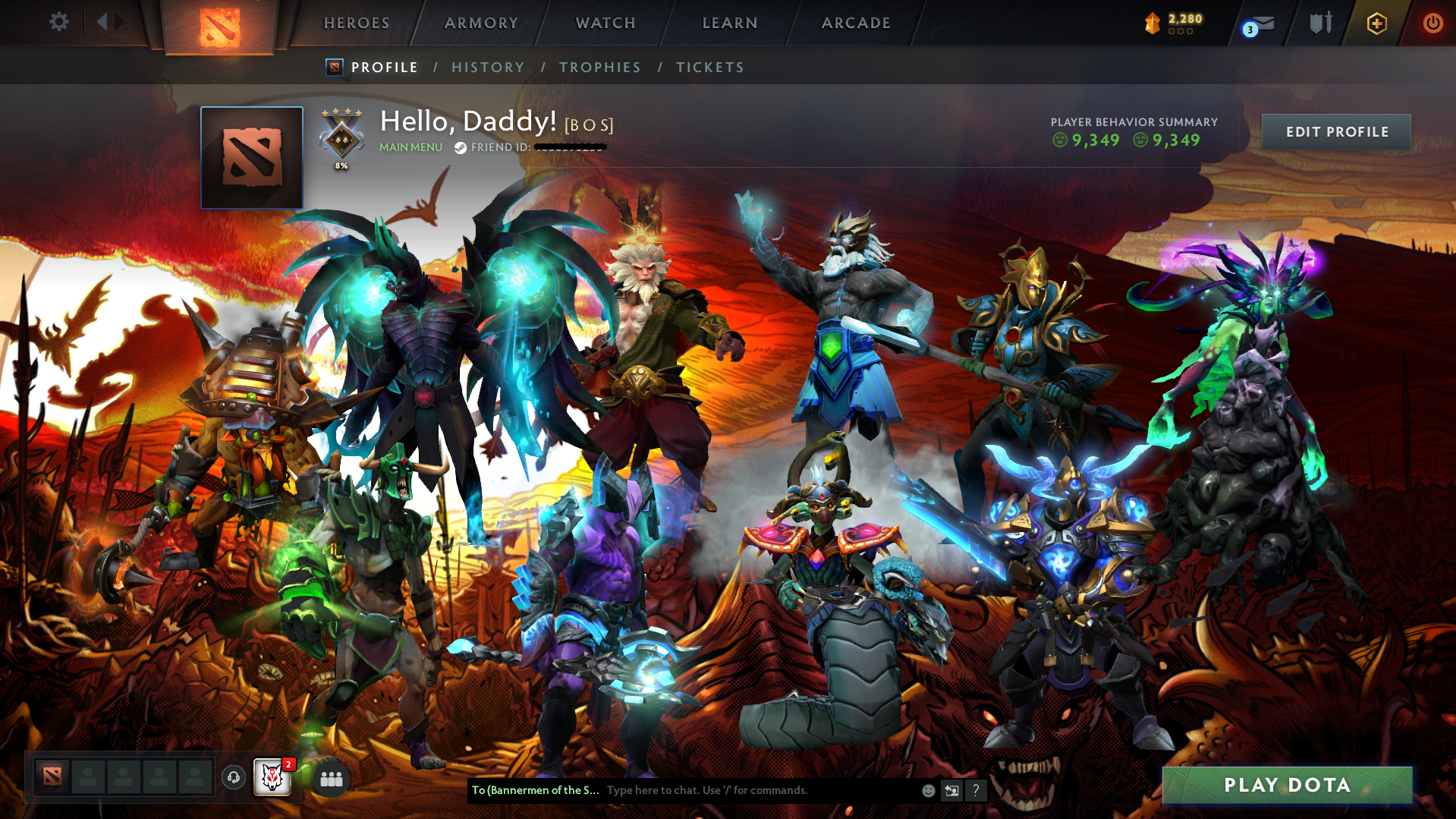
Task: Switch to the HISTORY tab
Action: pyautogui.click(x=488, y=67)
